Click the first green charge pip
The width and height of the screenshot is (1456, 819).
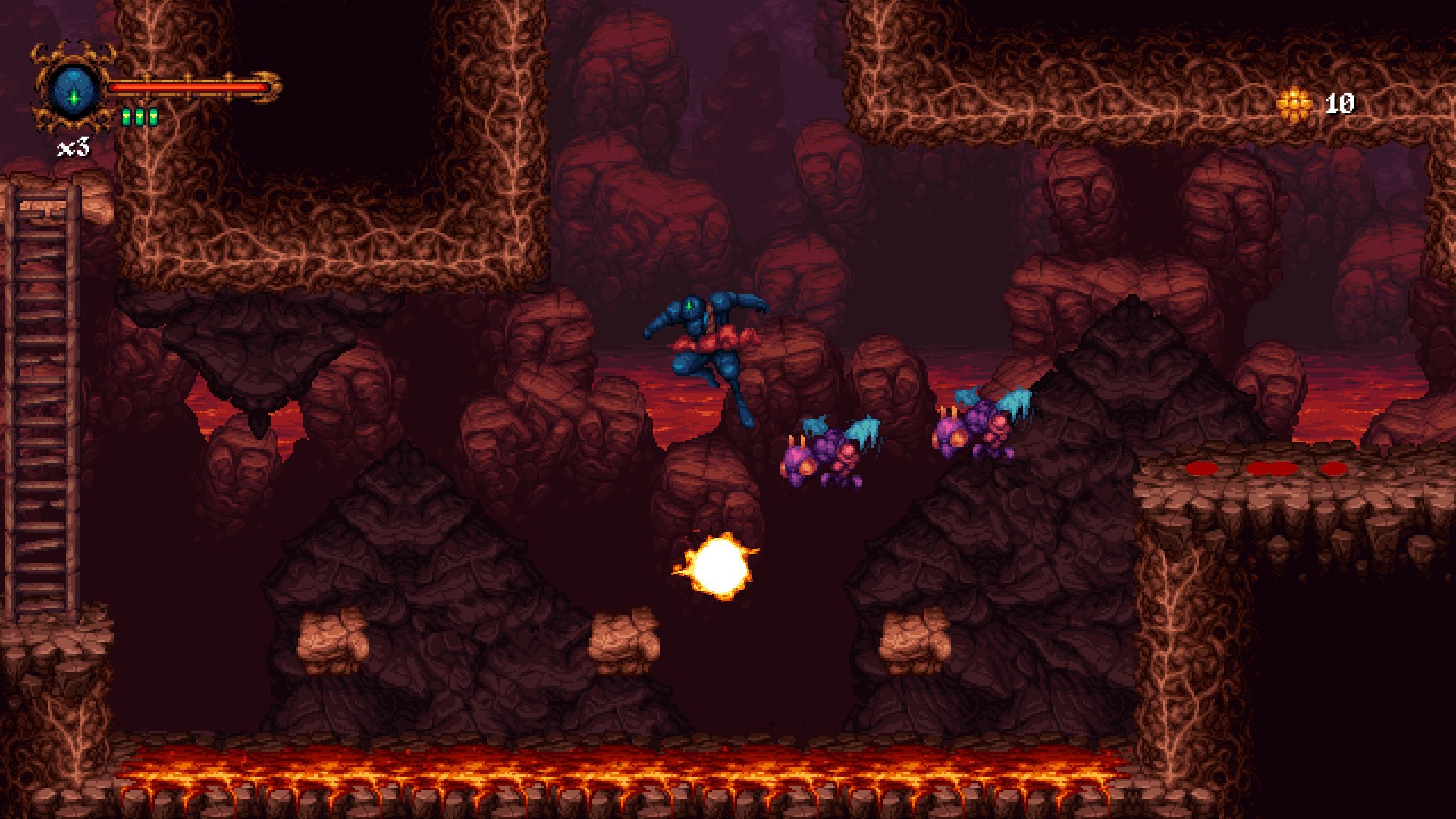click(125, 115)
